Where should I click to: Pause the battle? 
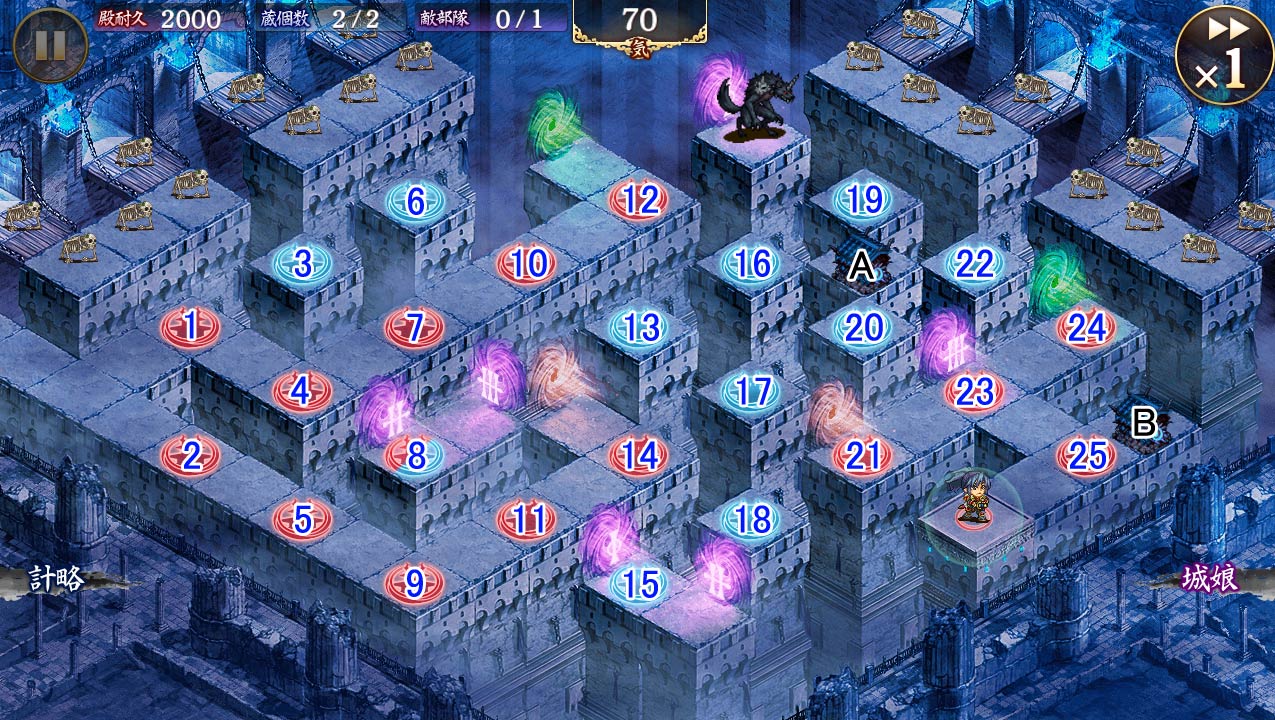[50, 45]
